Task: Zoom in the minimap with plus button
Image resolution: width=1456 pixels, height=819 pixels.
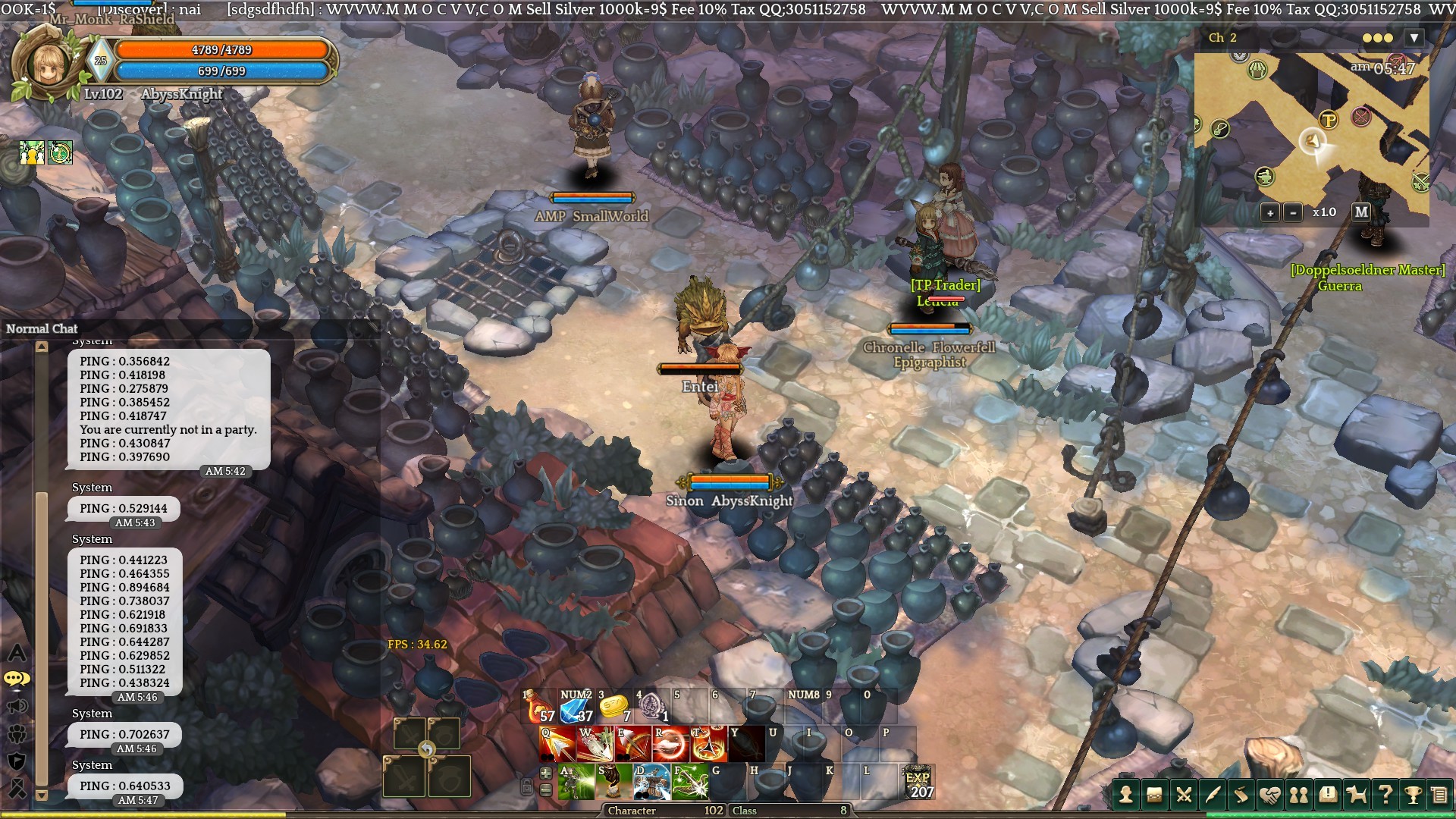Action: [x=1270, y=212]
